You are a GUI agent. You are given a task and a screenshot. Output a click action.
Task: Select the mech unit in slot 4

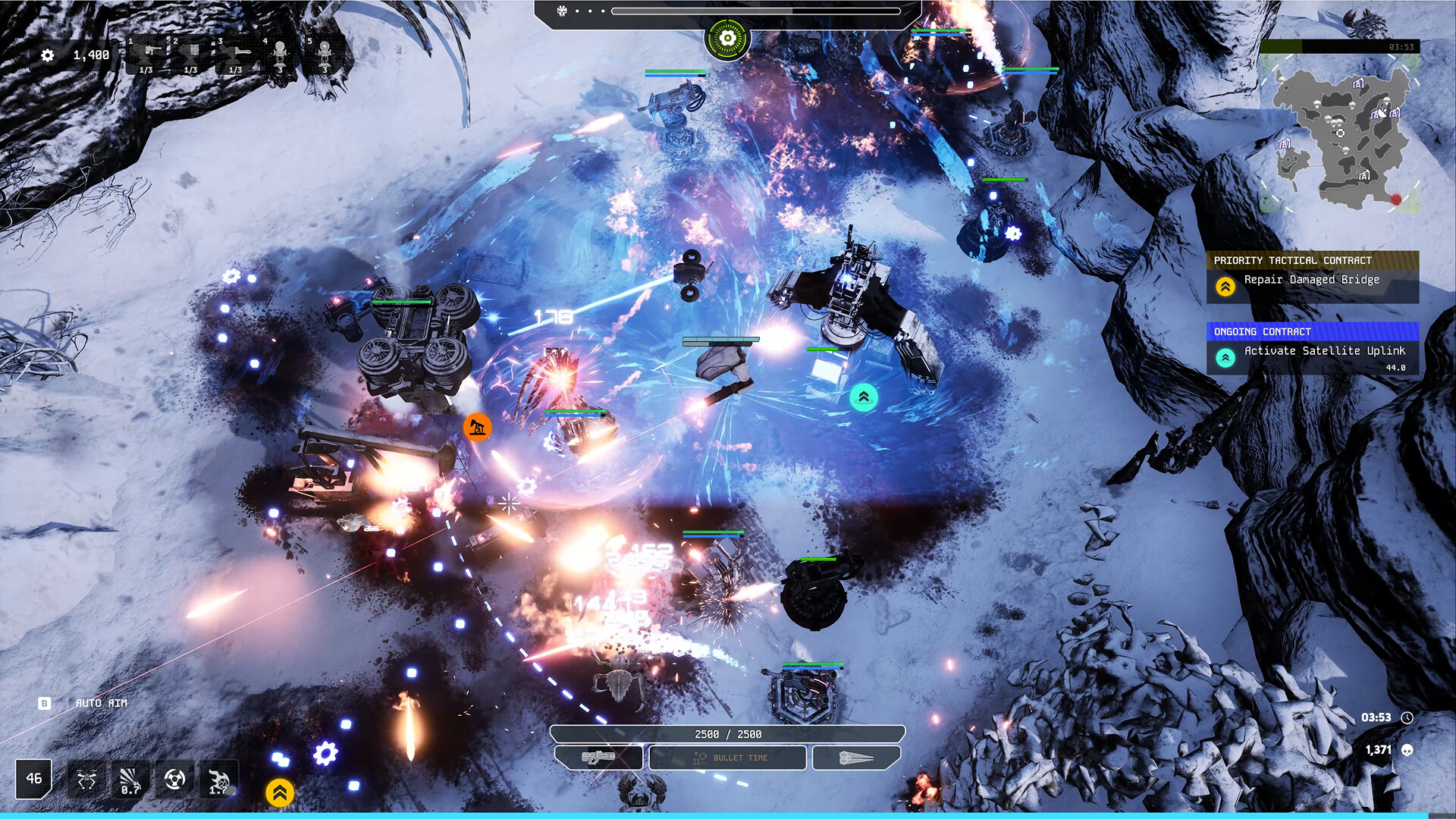pos(280,55)
